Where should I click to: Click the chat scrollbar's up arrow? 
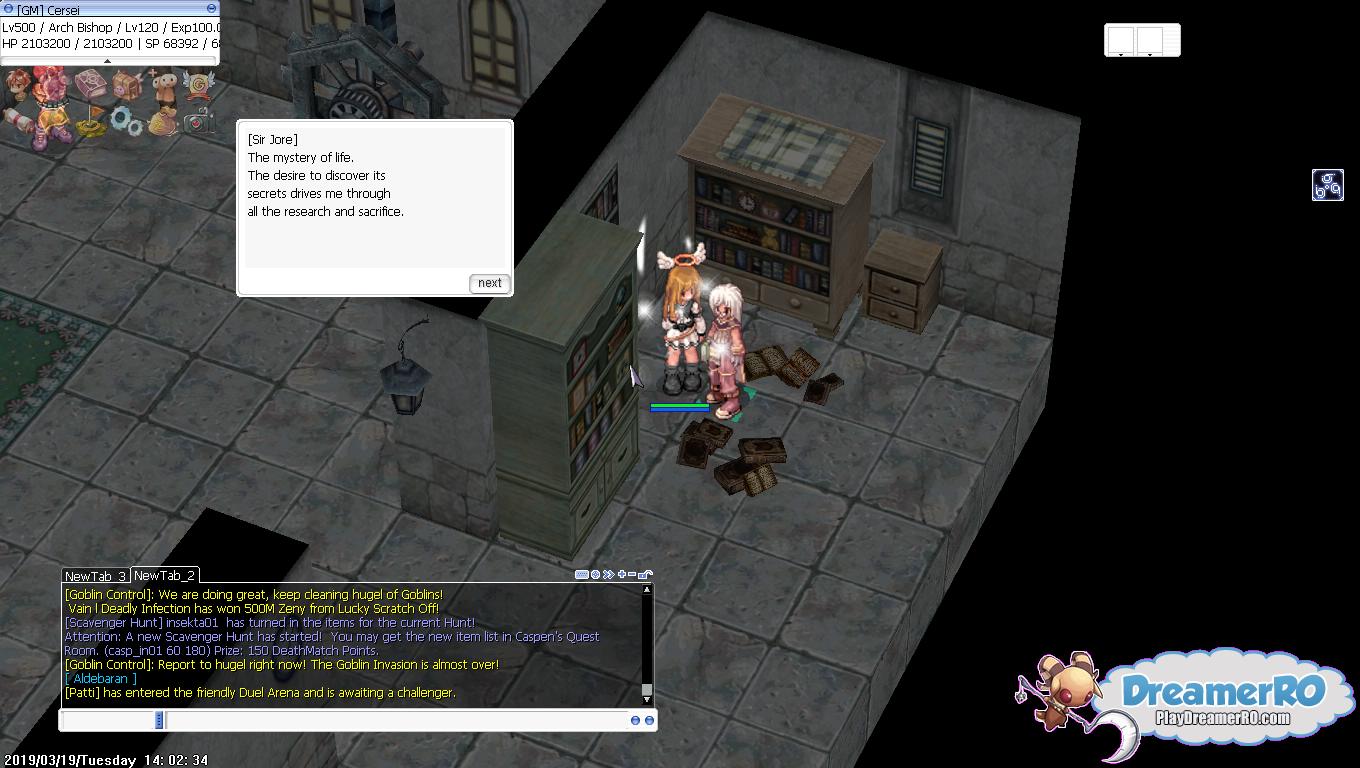coord(647,590)
